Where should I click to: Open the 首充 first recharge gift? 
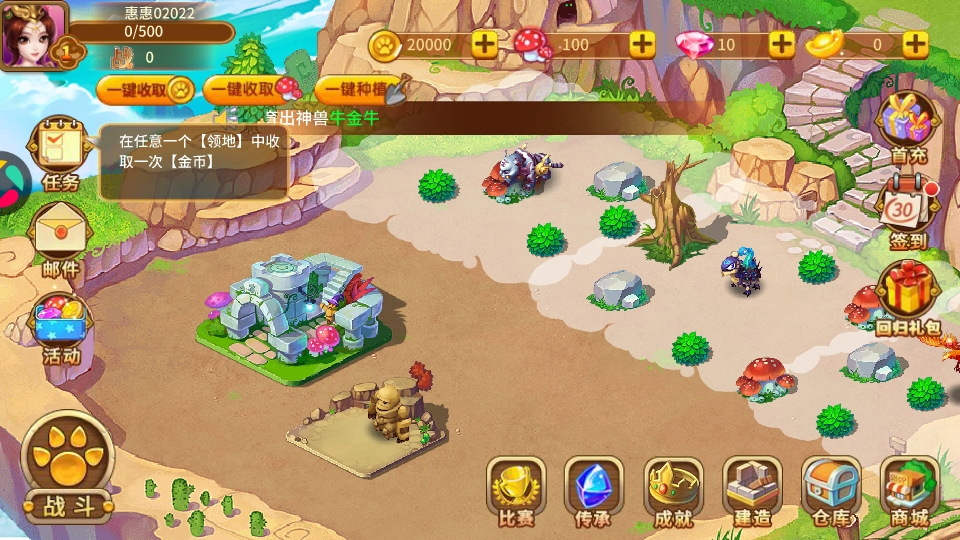point(908,125)
